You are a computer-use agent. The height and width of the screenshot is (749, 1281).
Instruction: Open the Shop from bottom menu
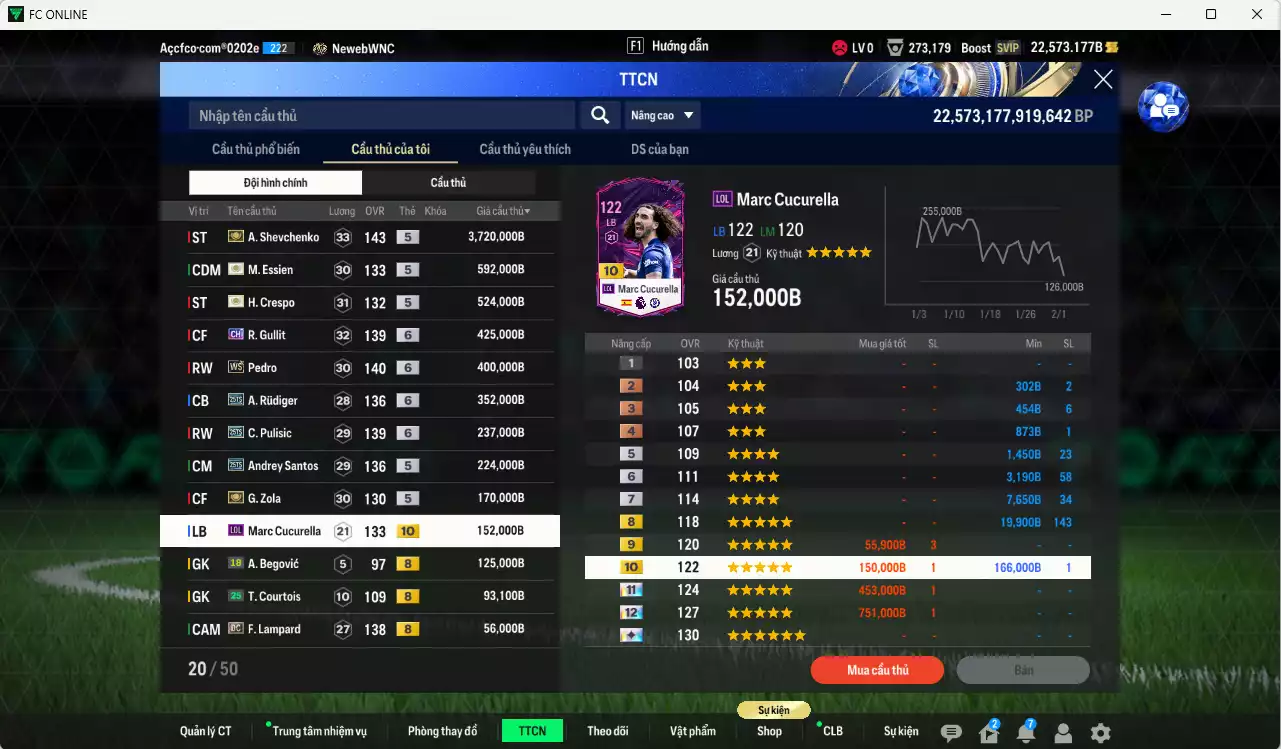pyautogui.click(x=769, y=731)
